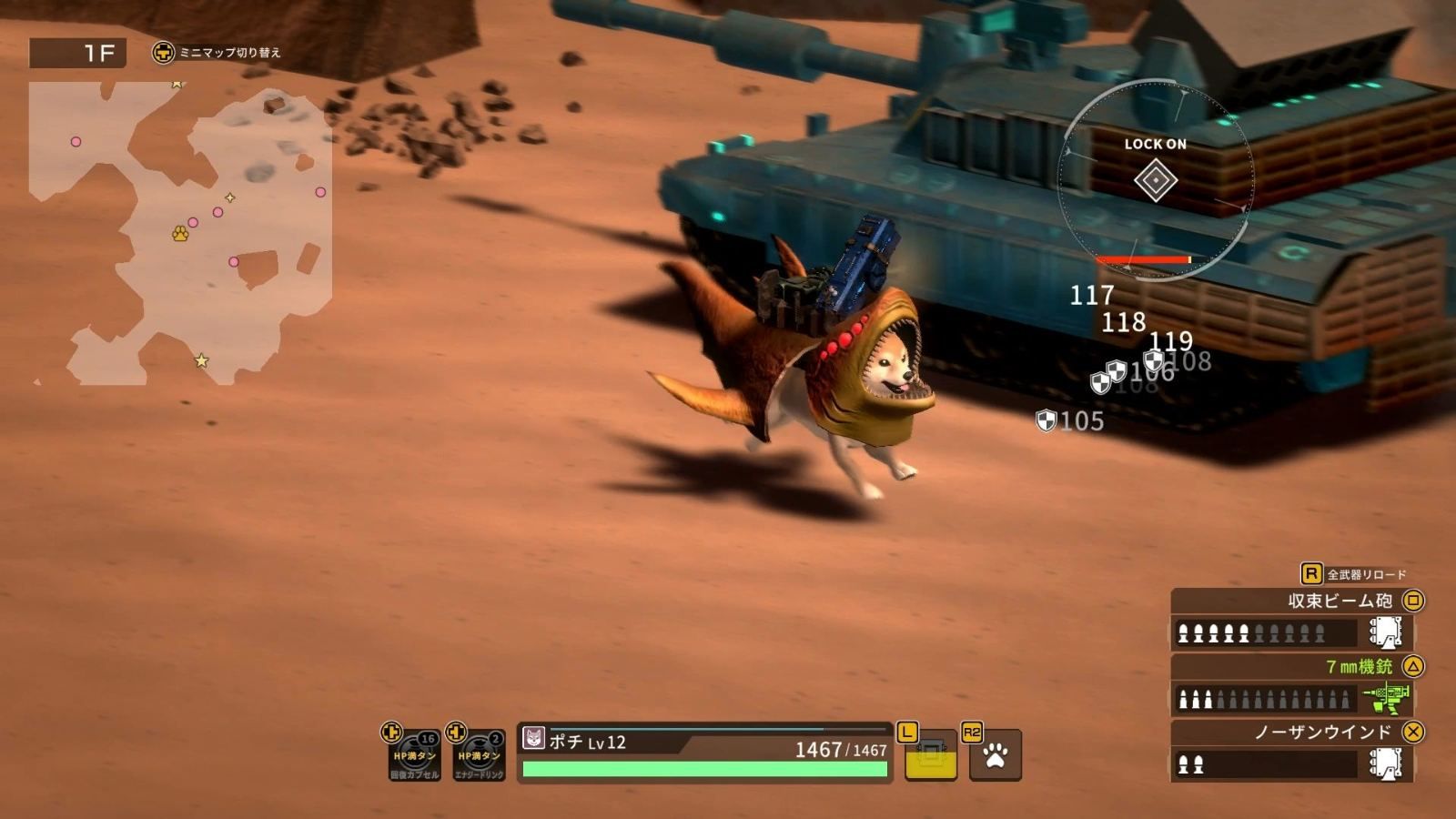The height and width of the screenshot is (819, 1456).
Task: Click the 収束ビーム砲 missile pod icon
Action: pyautogui.click(x=1384, y=630)
